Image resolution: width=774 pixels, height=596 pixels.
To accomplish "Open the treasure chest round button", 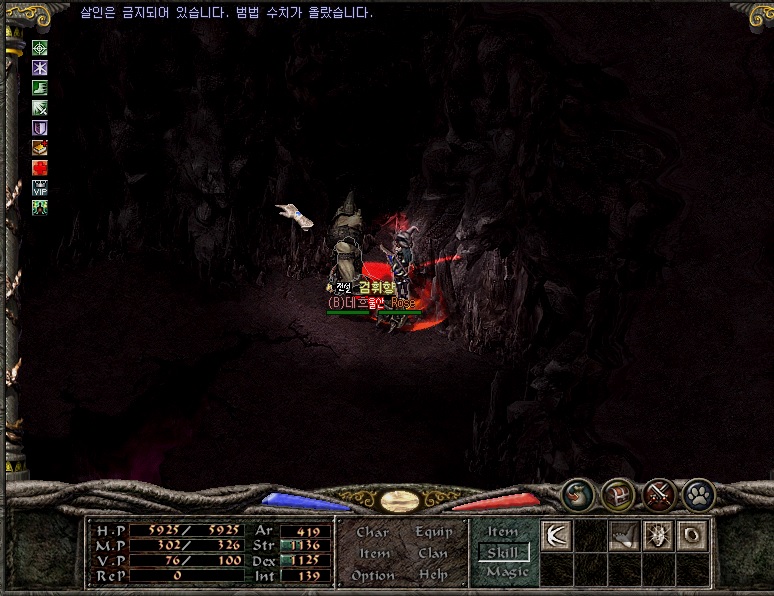I will (x=617, y=494).
